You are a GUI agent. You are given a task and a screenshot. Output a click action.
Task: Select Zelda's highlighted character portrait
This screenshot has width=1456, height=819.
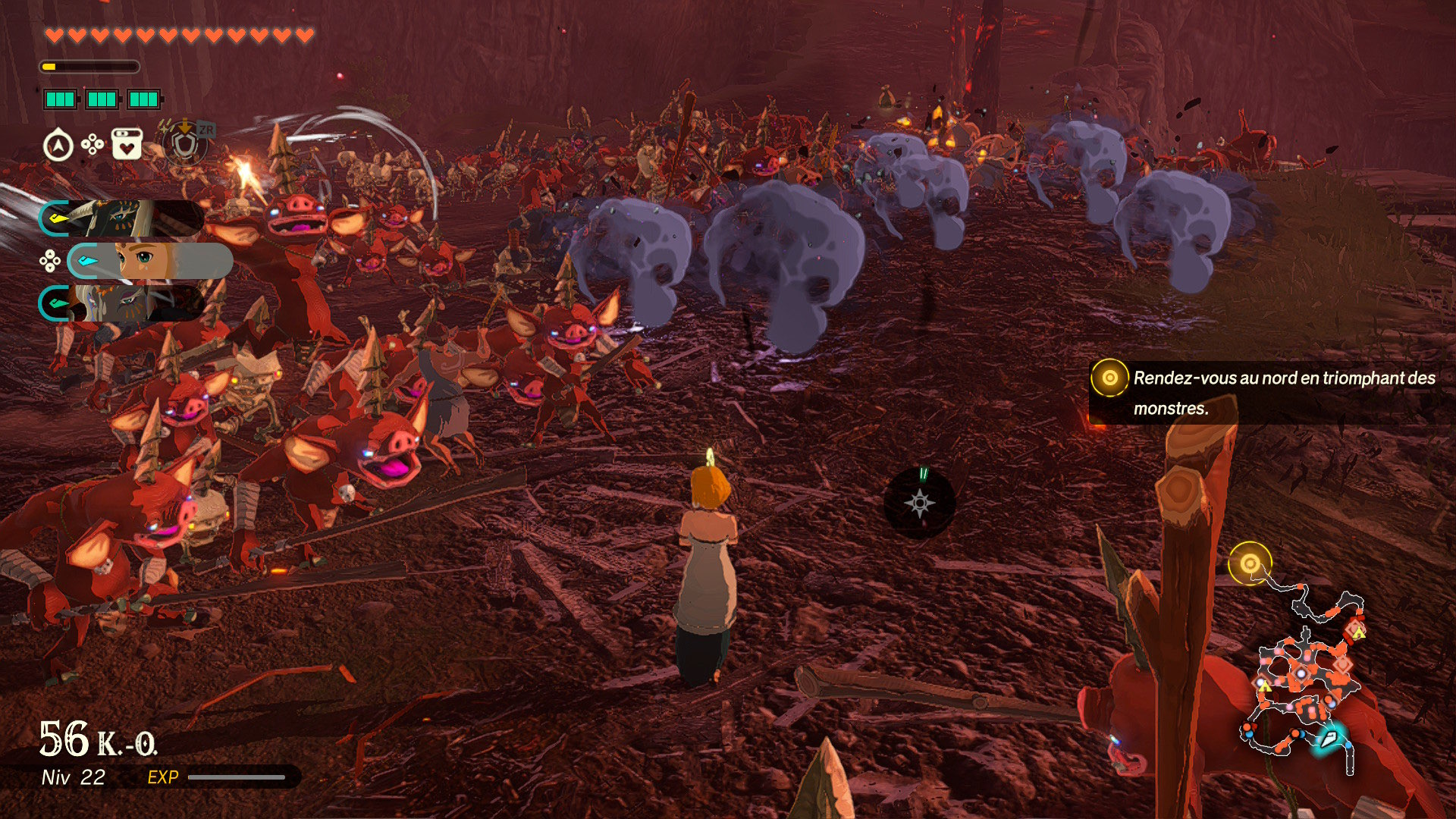point(150,261)
